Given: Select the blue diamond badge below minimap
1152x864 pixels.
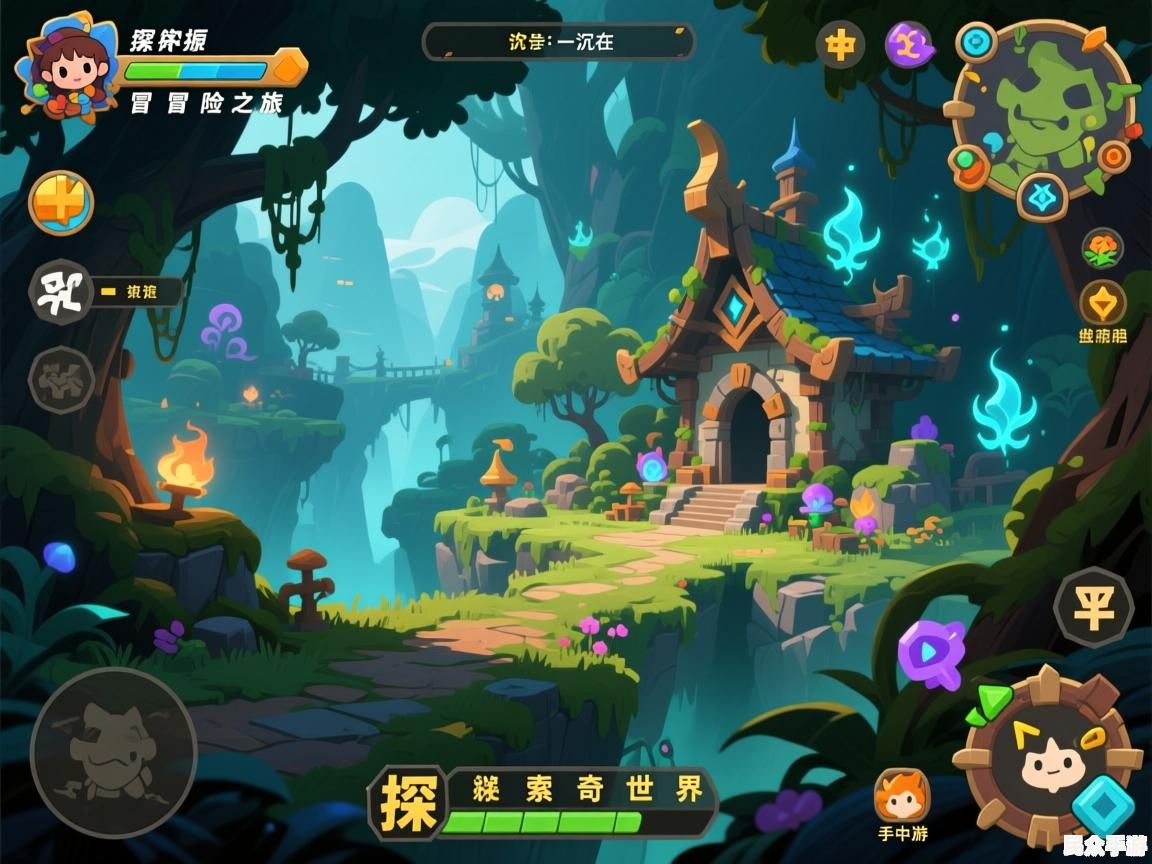Looking at the screenshot, I should pyautogui.click(x=1042, y=196).
